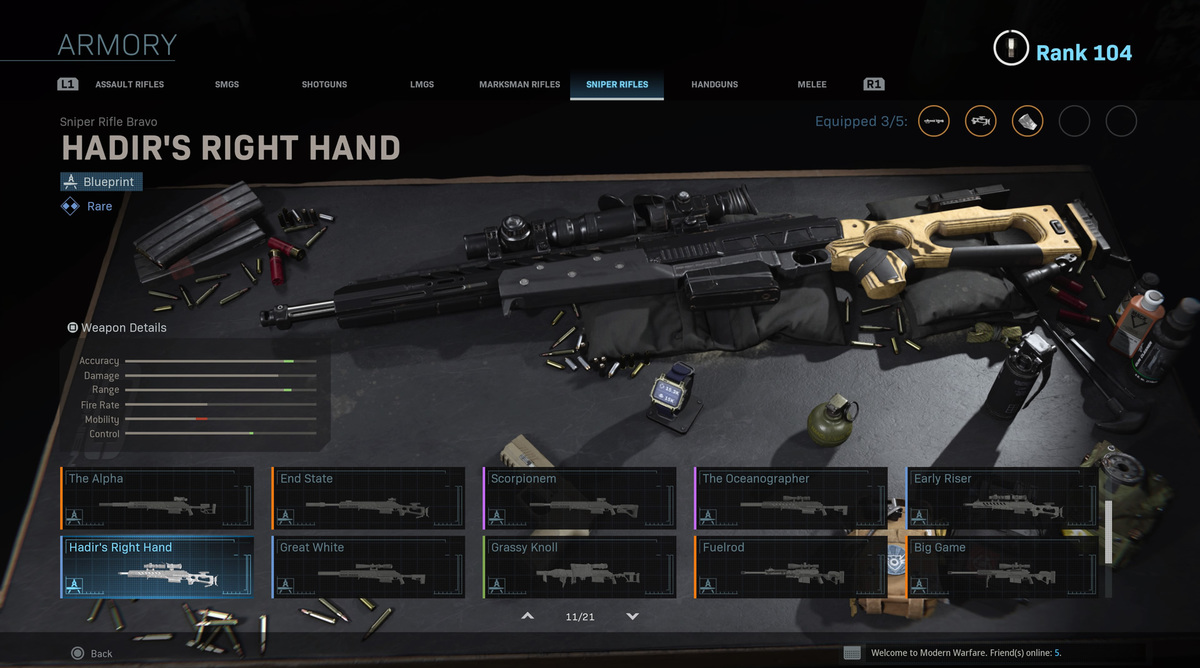1200x668 pixels.
Task: Select the Big Game blueprint
Action: point(1003,567)
